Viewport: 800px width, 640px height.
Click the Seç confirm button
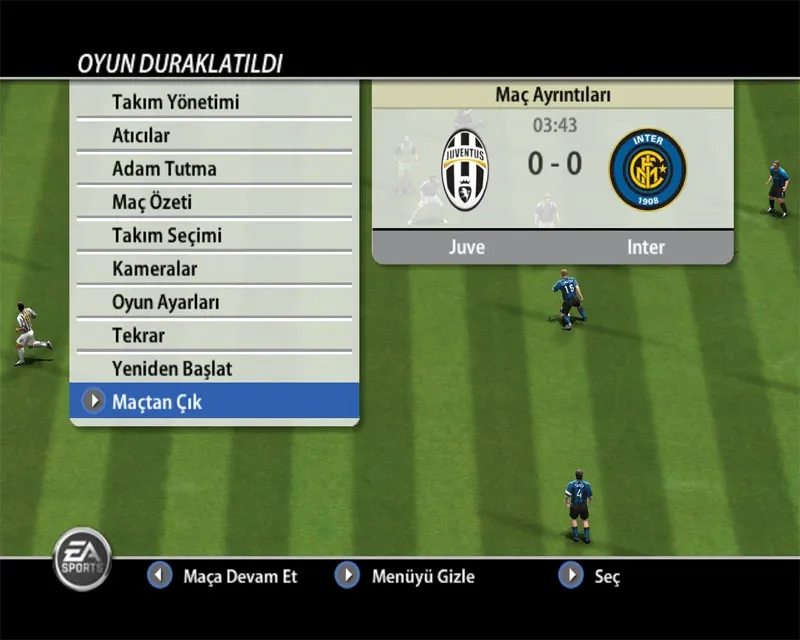(591, 576)
